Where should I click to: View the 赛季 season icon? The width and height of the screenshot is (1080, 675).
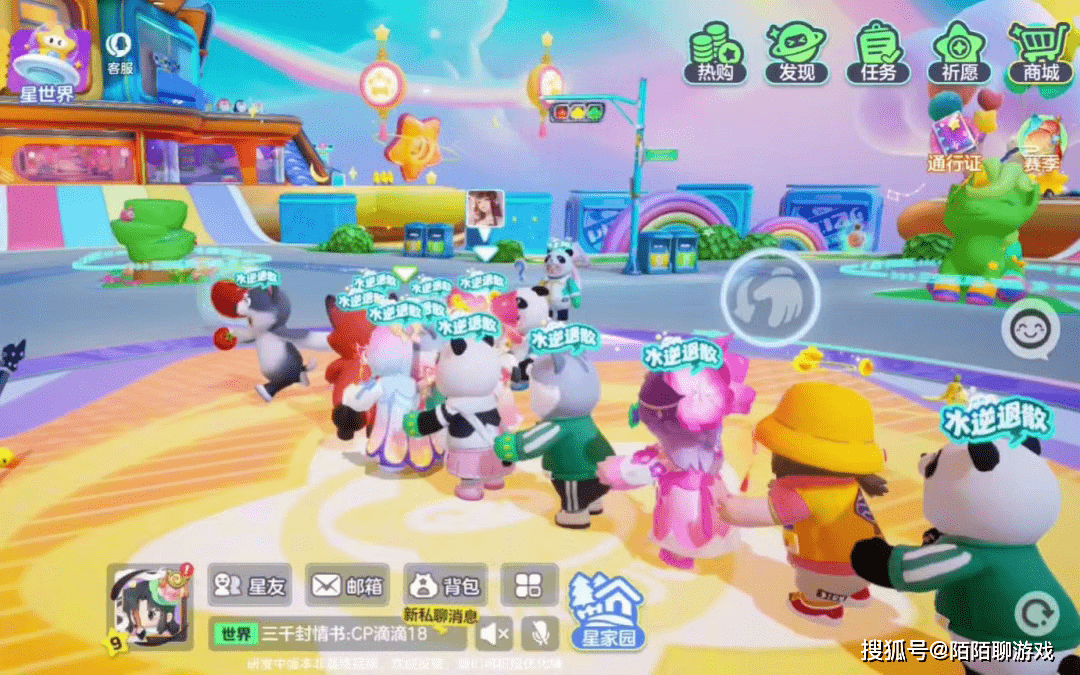[1040, 143]
